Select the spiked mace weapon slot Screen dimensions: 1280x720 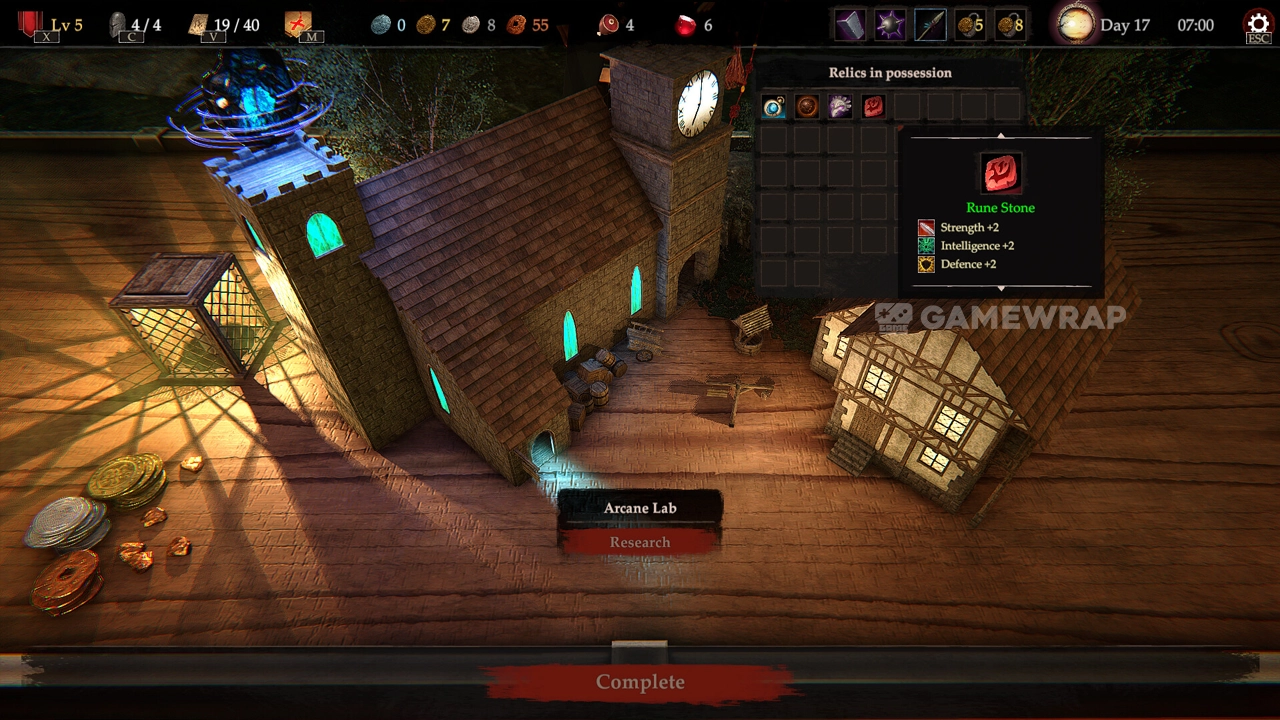(890, 25)
